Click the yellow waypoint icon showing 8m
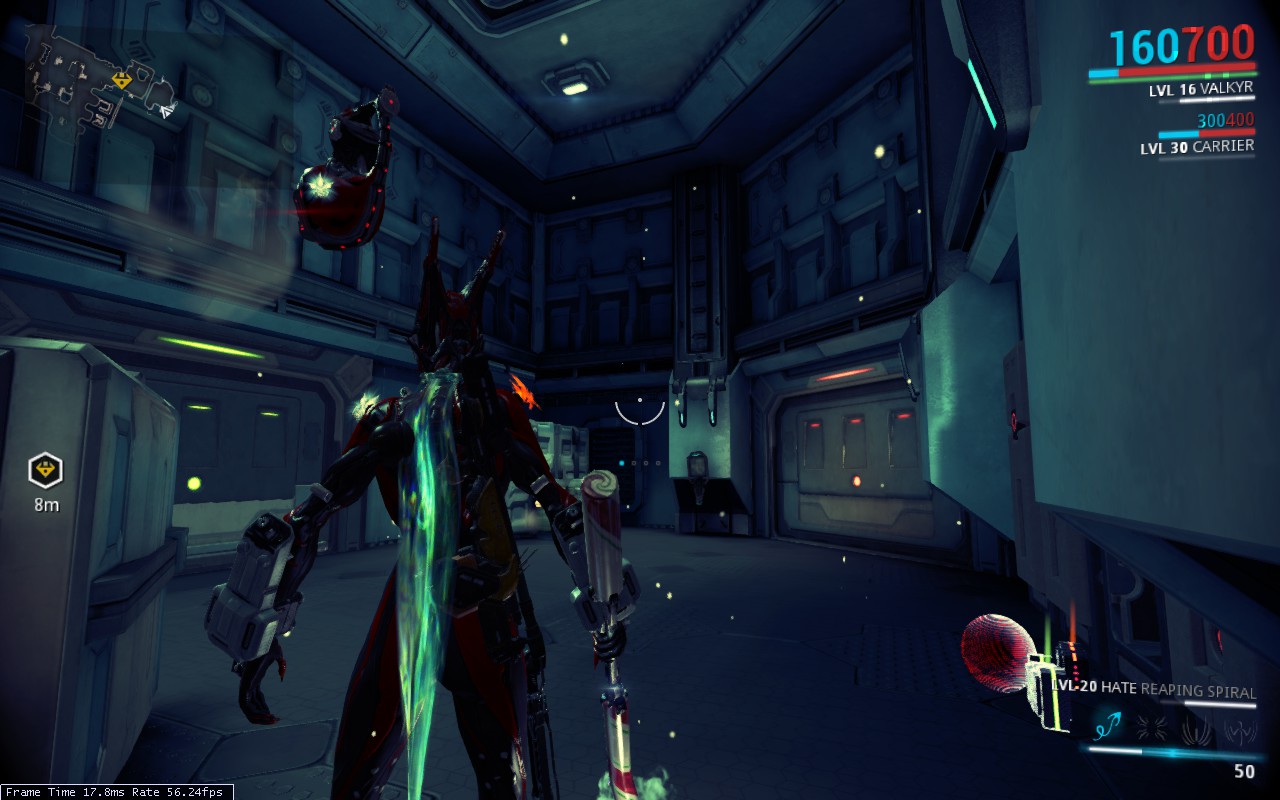This screenshot has height=800, width=1280. tap(45, 468)
